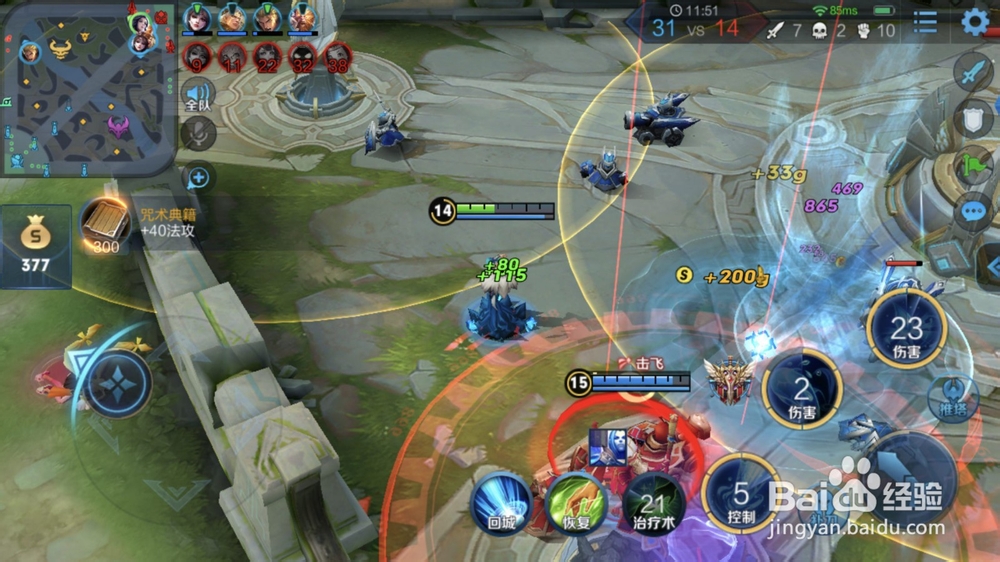
Task: Open the gold shop showing 377
Action: coord(36,246)
